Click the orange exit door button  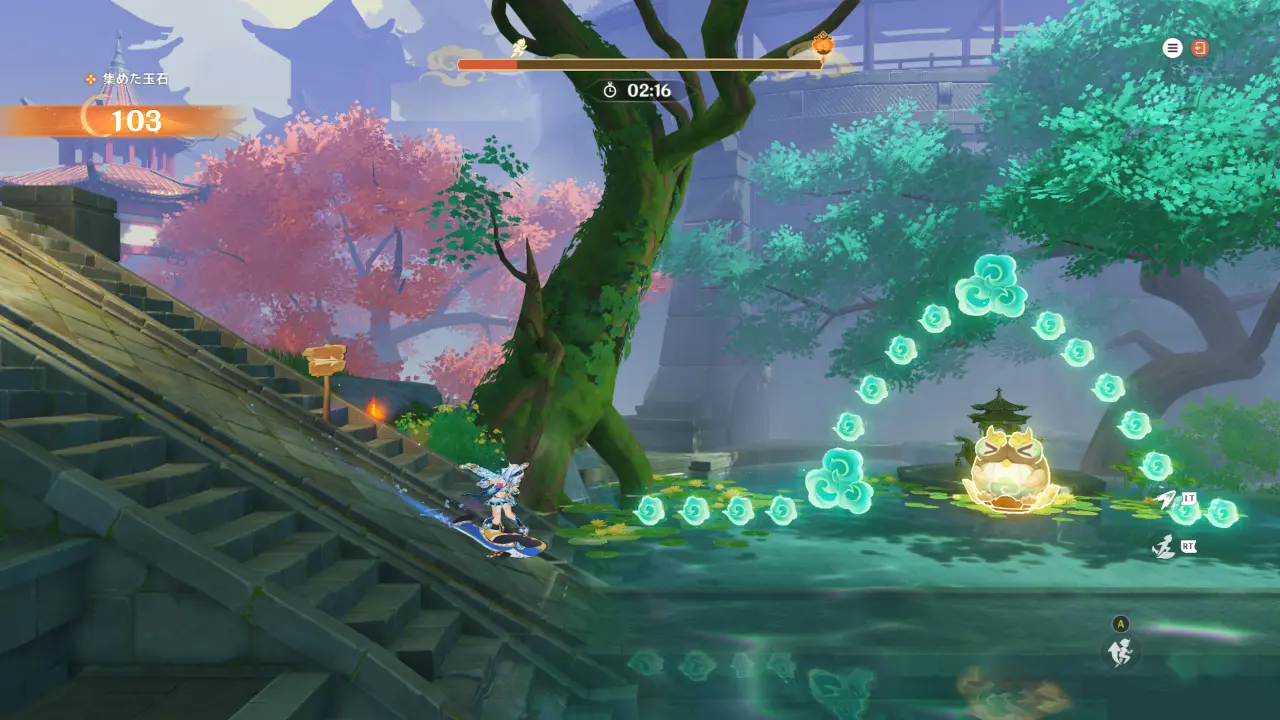(x=1200, y=48)
